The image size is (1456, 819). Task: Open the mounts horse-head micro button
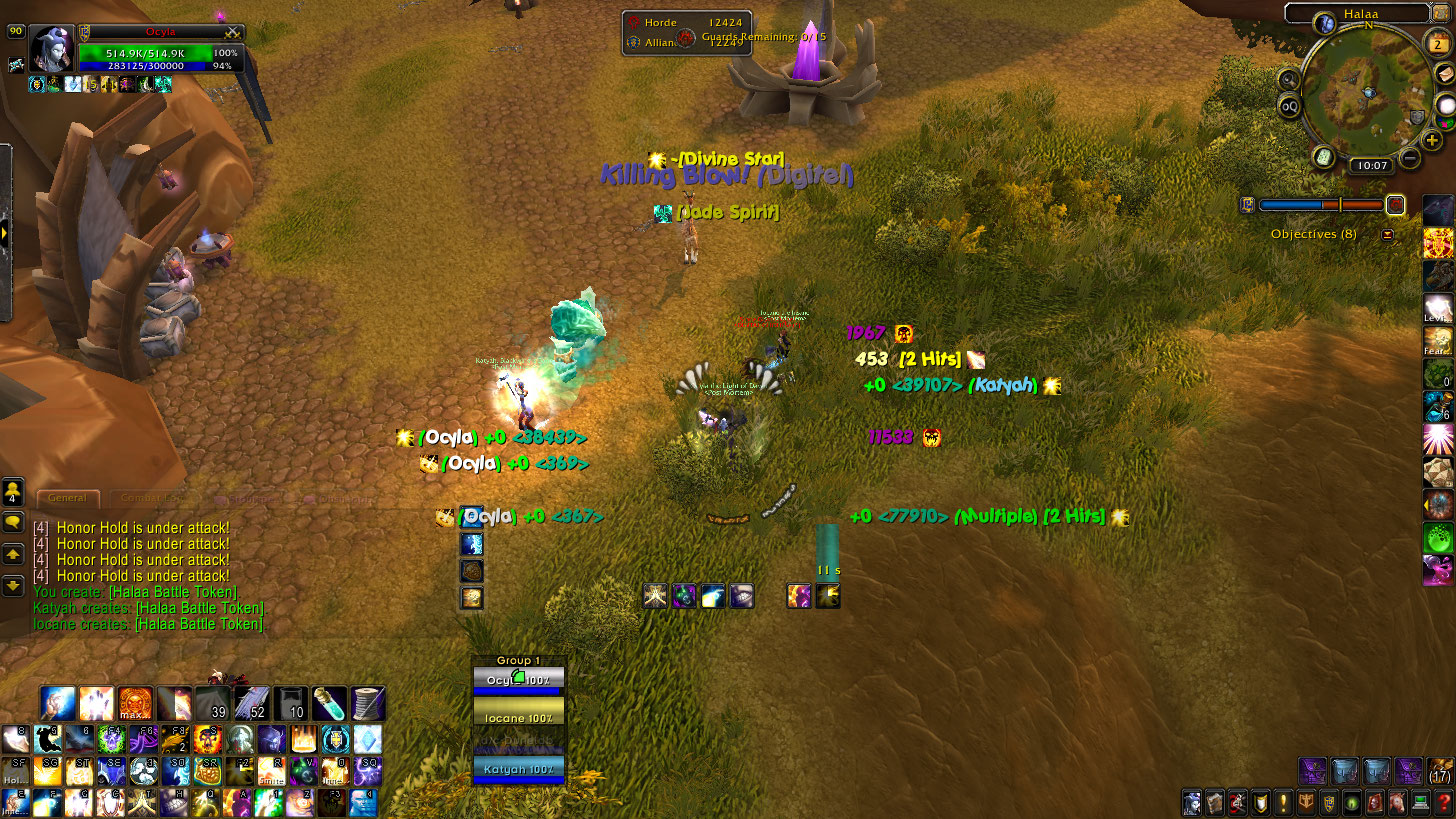[1398, 803]
